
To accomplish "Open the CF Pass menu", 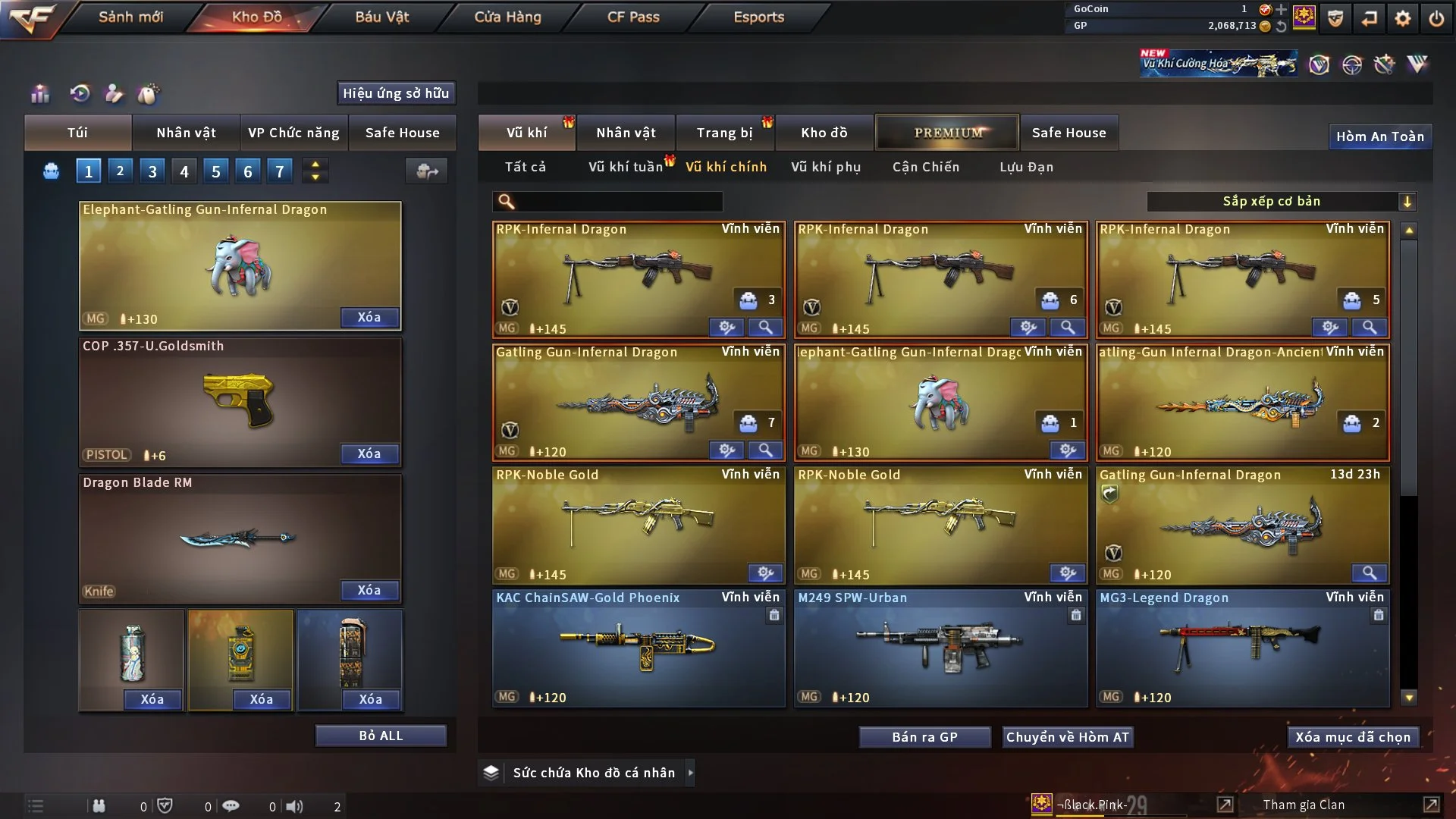I will point(633,17).
